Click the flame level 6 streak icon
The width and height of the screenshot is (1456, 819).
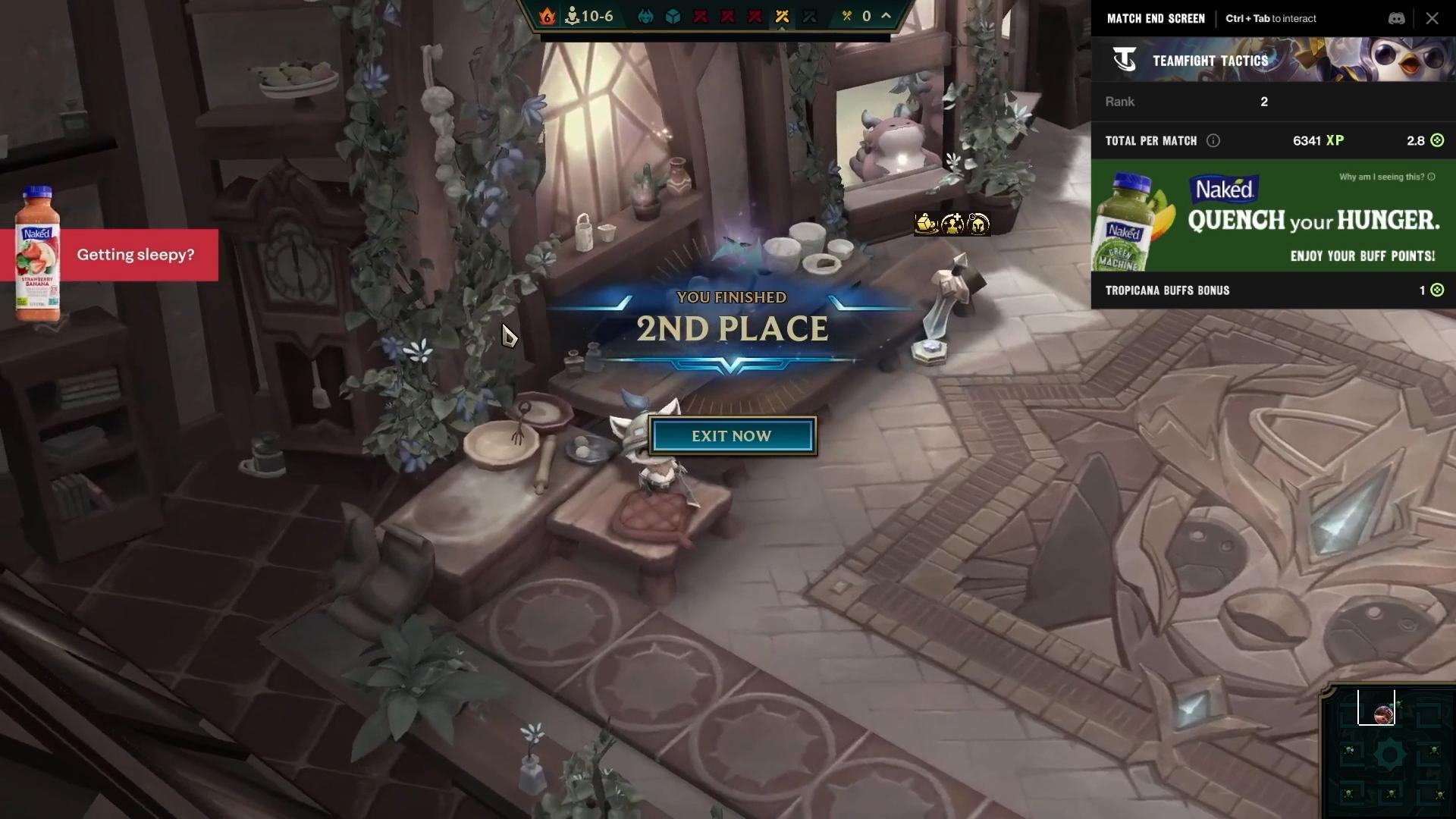547,16
